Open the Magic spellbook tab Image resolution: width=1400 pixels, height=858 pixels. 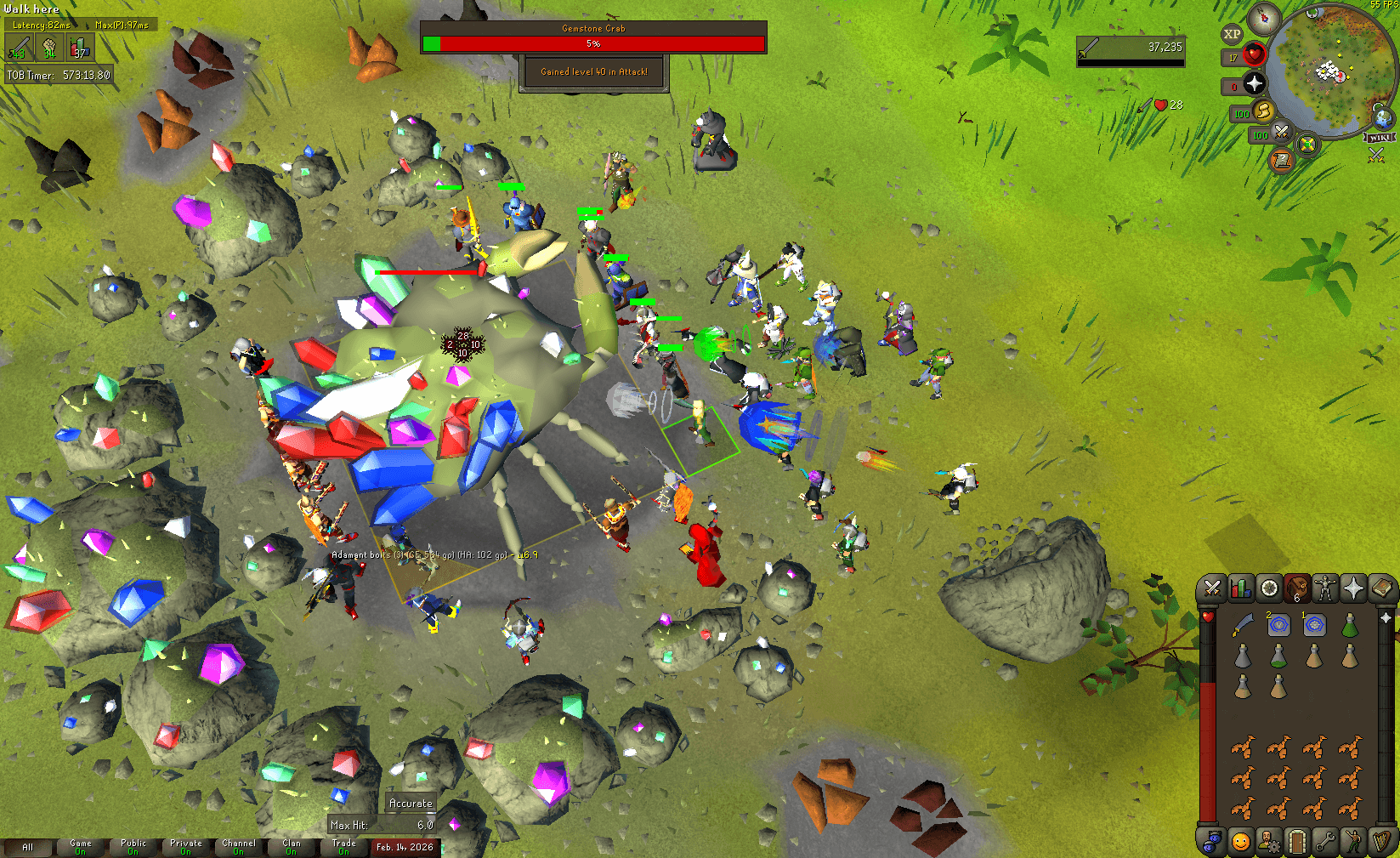(x=1384, y=588)
